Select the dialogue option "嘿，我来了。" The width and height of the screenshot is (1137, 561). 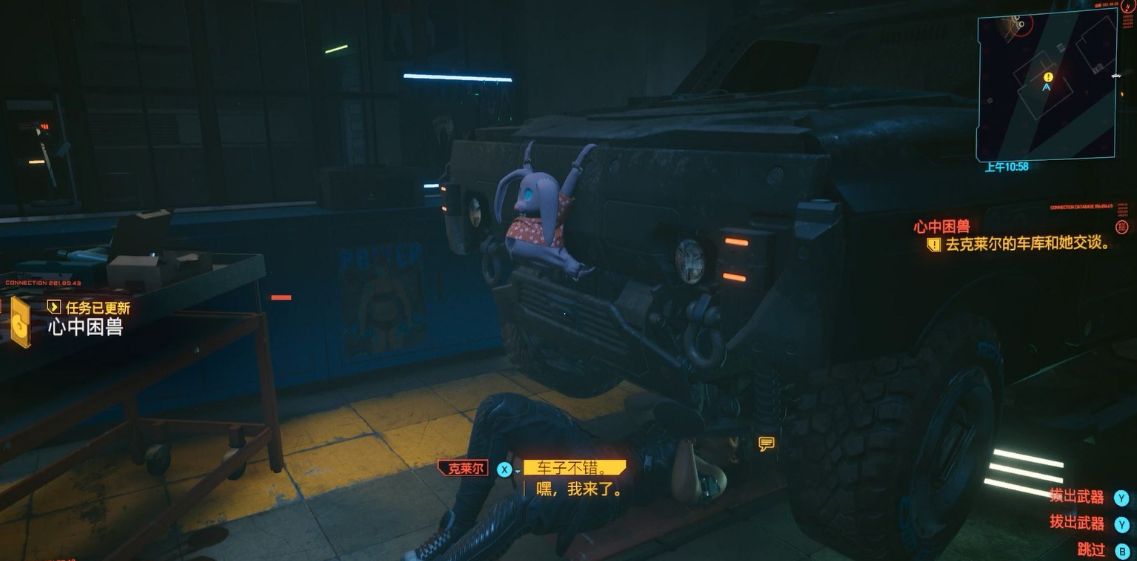point(580,490)
